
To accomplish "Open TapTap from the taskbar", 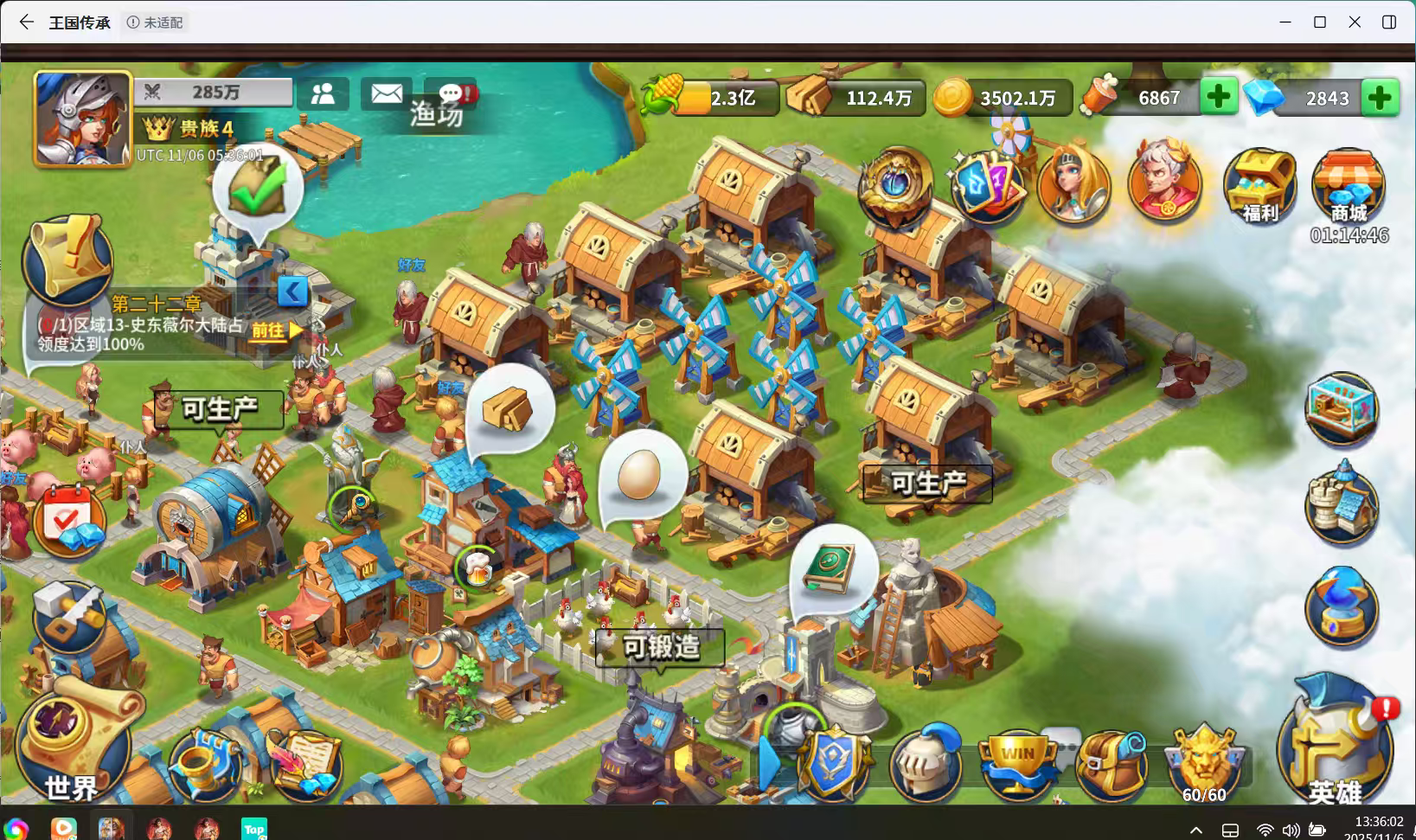I will point(254,828).
